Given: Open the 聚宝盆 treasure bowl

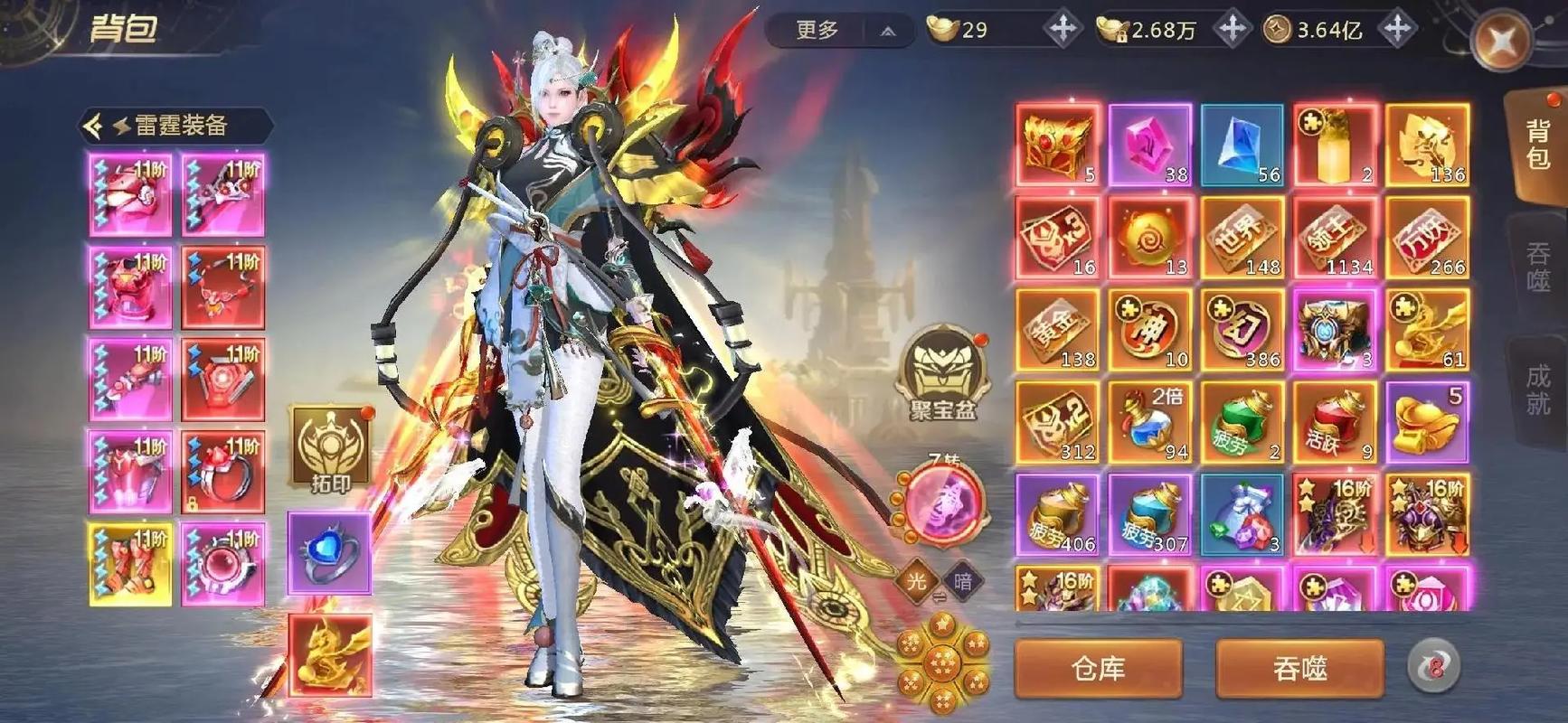Looking at the screenshot, I should 942,372.
